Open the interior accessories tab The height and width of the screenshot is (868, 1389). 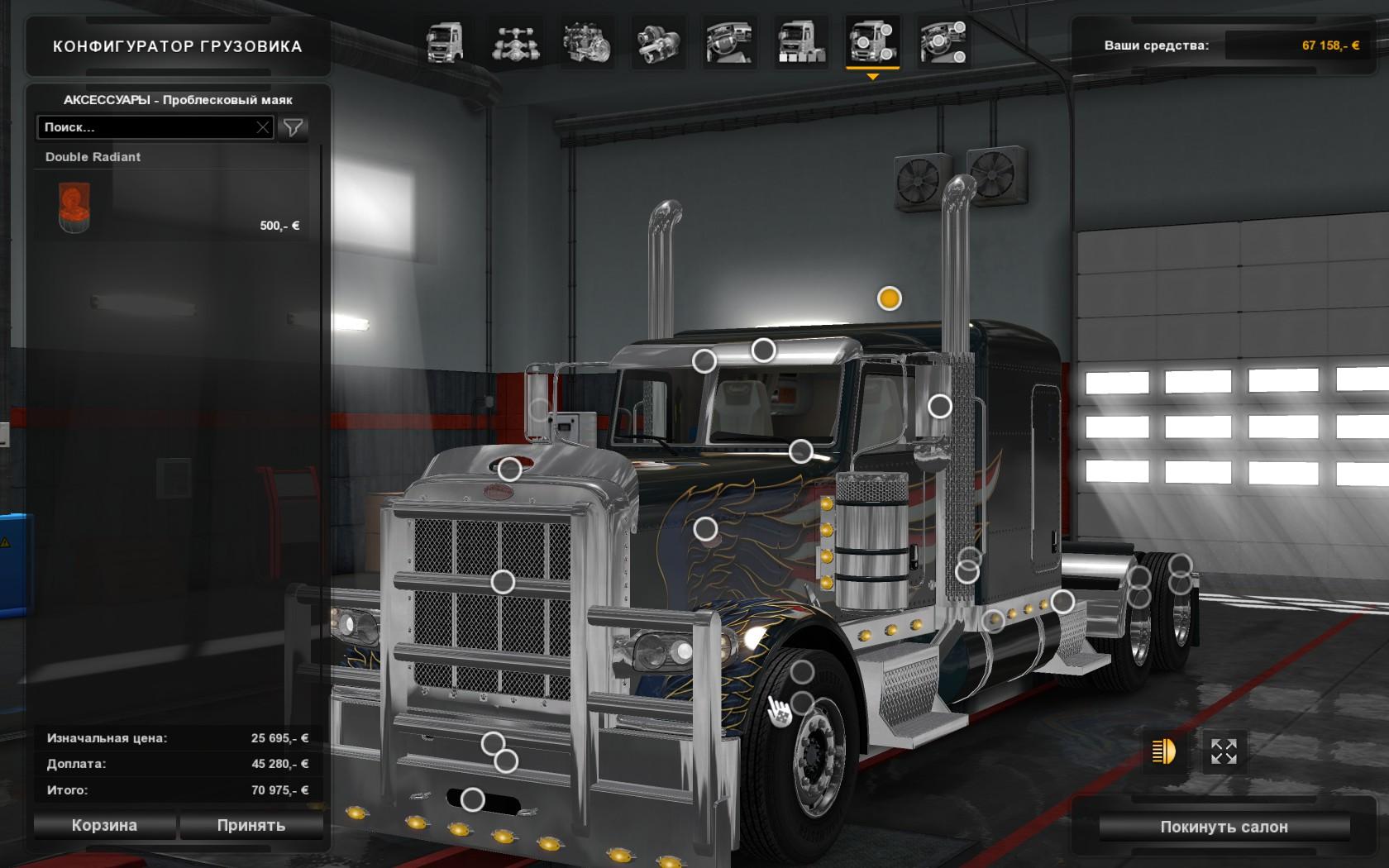click(x=943, y=42)
